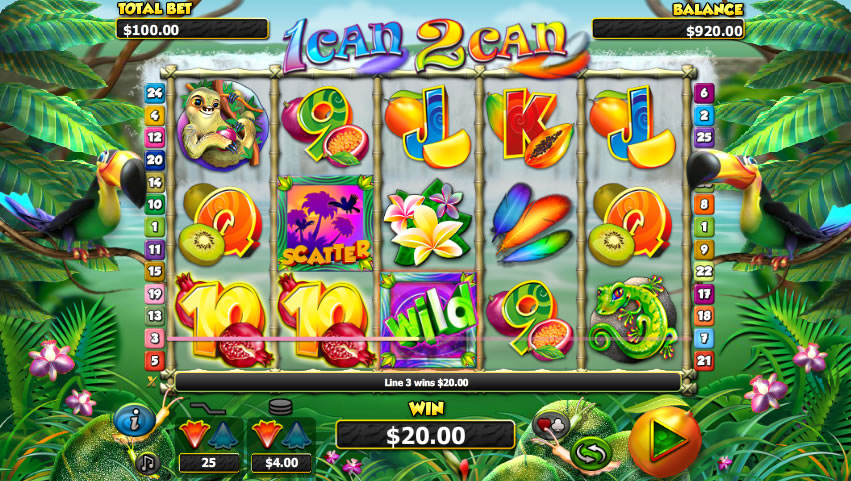Open the info paytable button

132,420
